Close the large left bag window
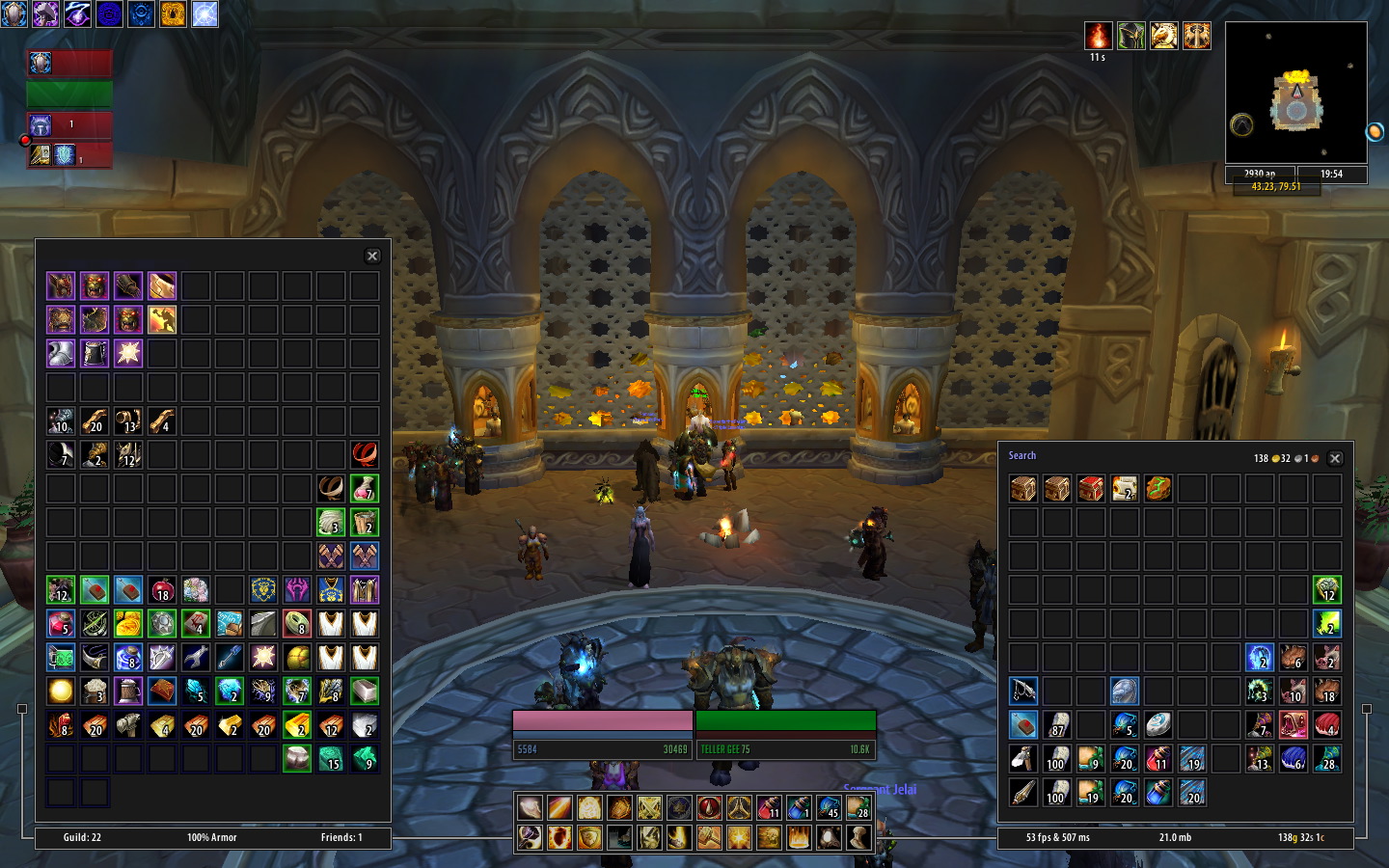 click(x=372, y=256)
